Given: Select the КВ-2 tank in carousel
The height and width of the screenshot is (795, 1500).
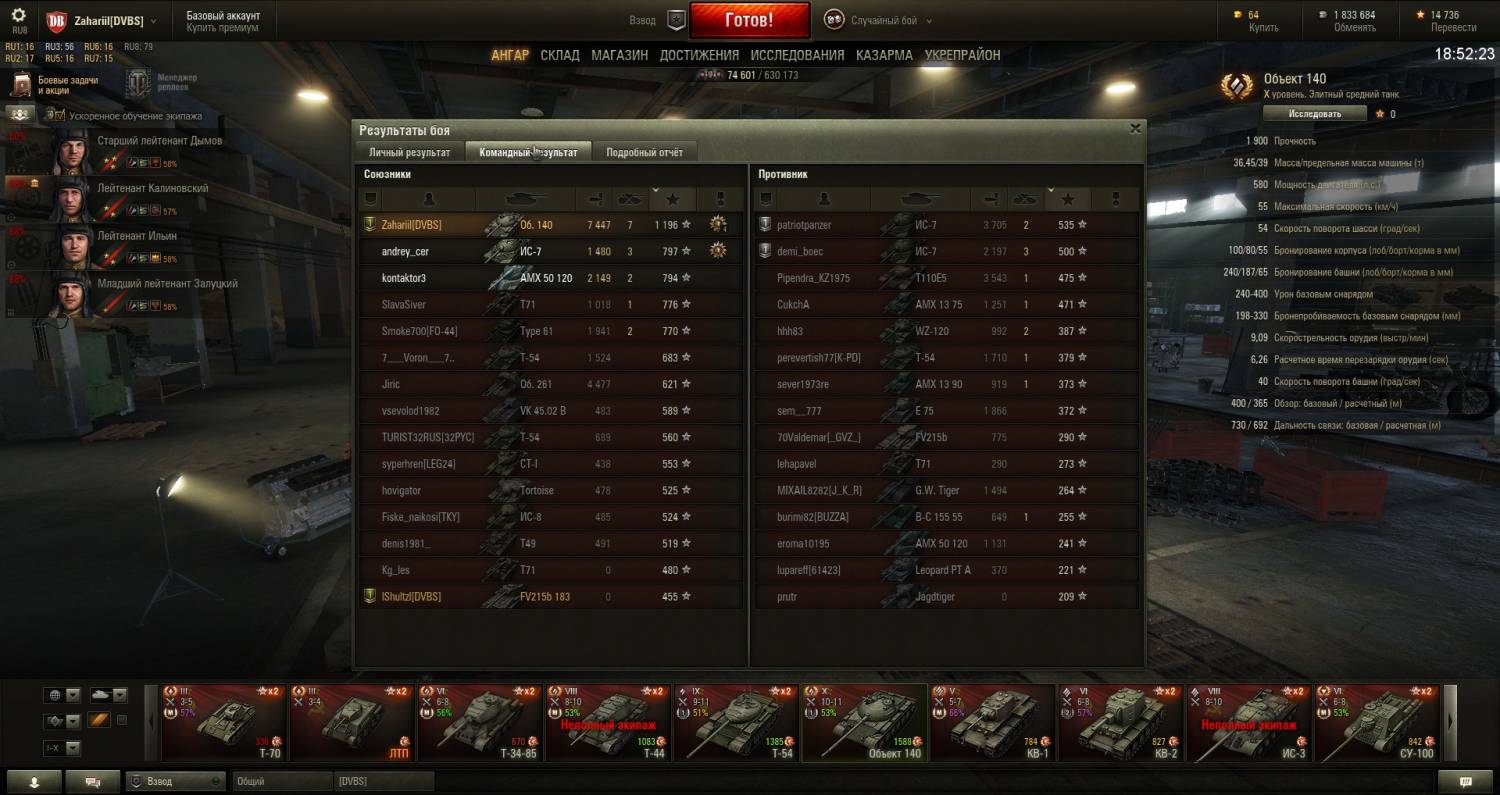Looking at the screenshot, I should 1119,722.
